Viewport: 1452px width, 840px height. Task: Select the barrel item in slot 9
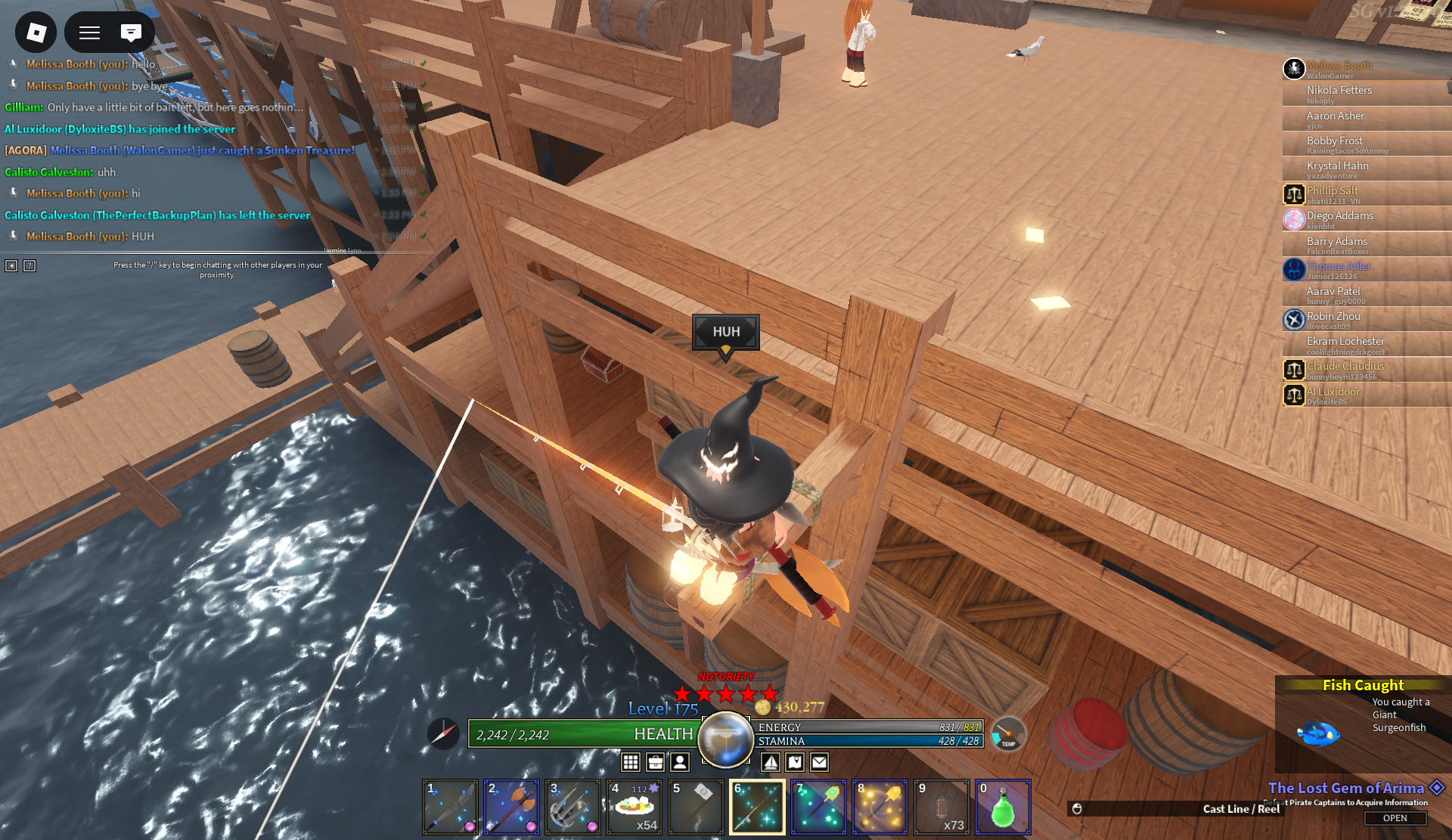(942, 807)
